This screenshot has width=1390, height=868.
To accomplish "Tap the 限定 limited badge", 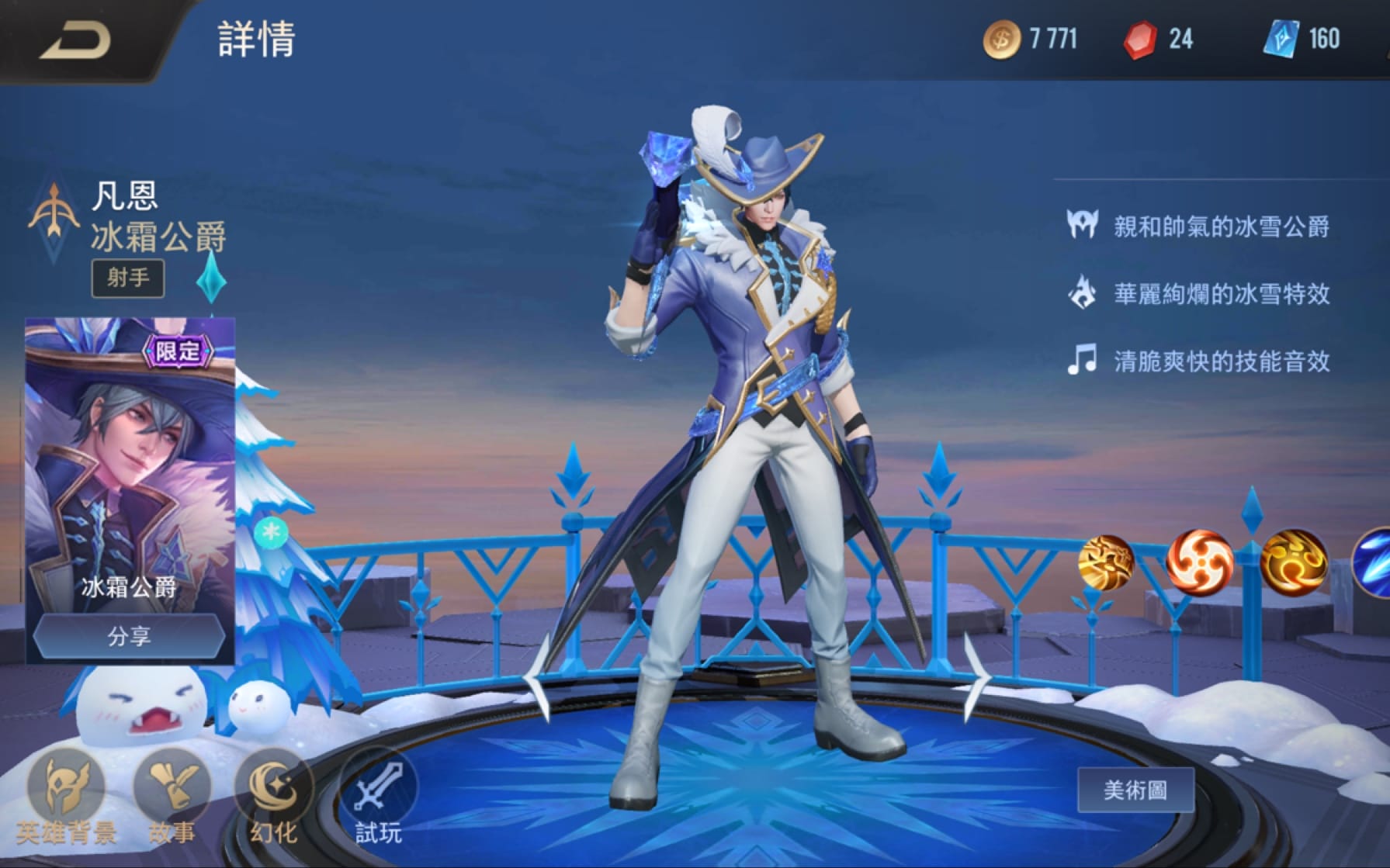I will click(177, 349).
